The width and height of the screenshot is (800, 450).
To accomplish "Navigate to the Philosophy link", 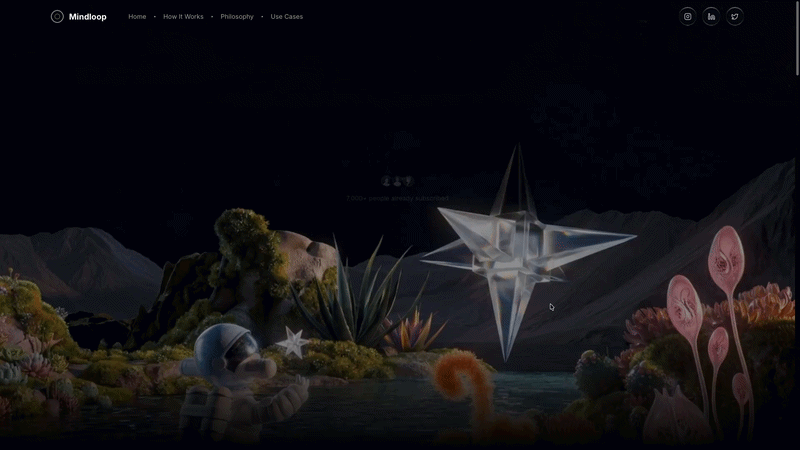I will coord(237,17).
